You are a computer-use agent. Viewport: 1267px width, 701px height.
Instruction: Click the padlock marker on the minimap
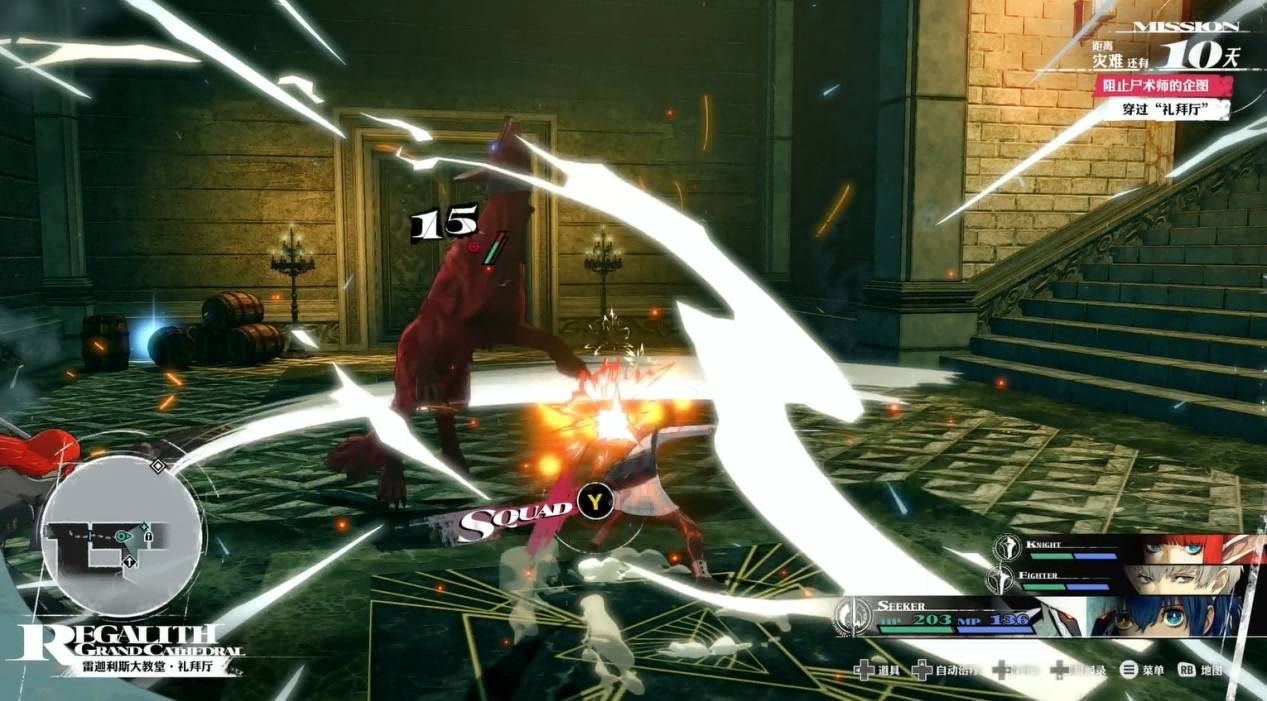(x=148, y=537)
